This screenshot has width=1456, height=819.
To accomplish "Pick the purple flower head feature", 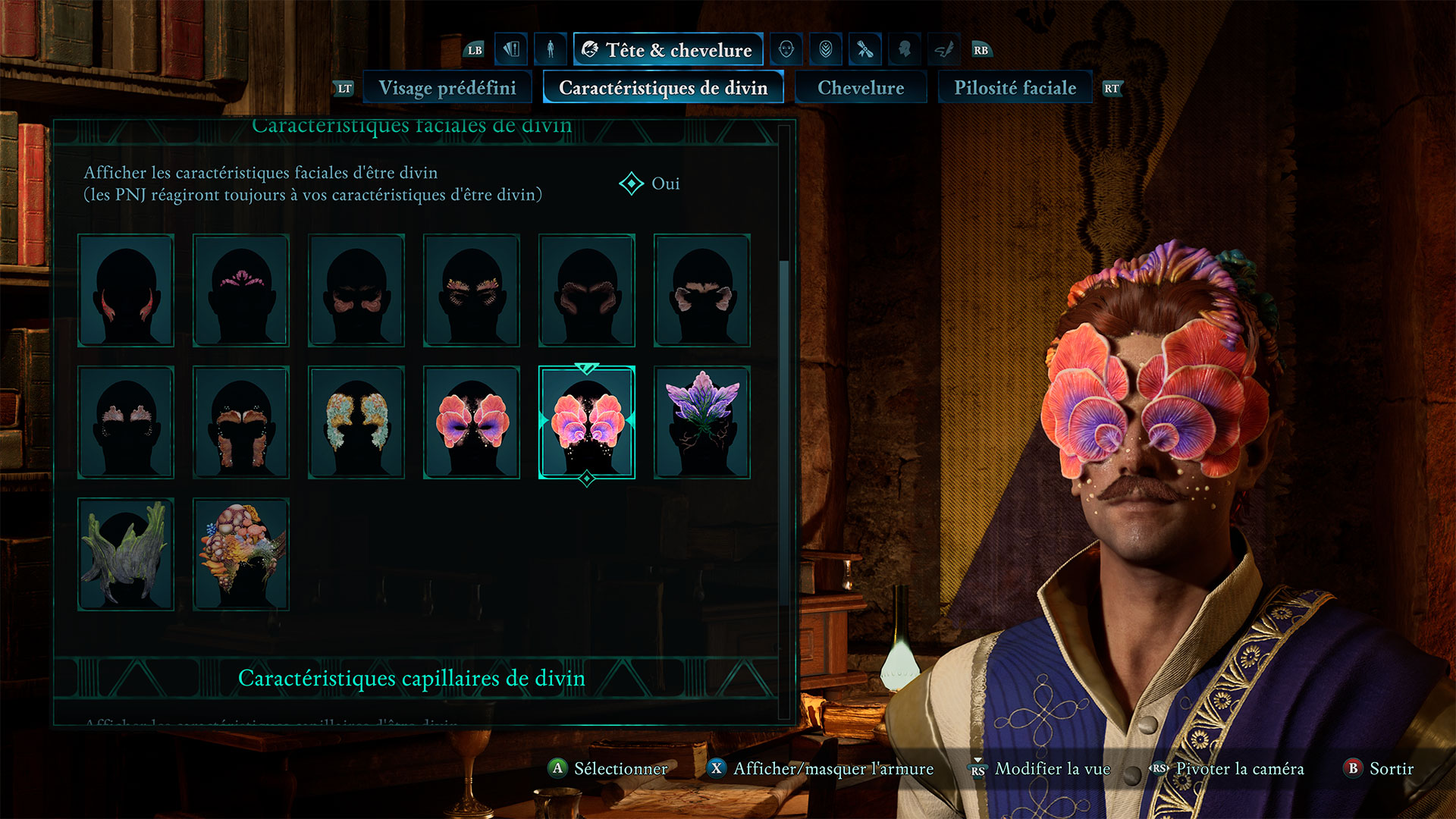I will point(702,422).
